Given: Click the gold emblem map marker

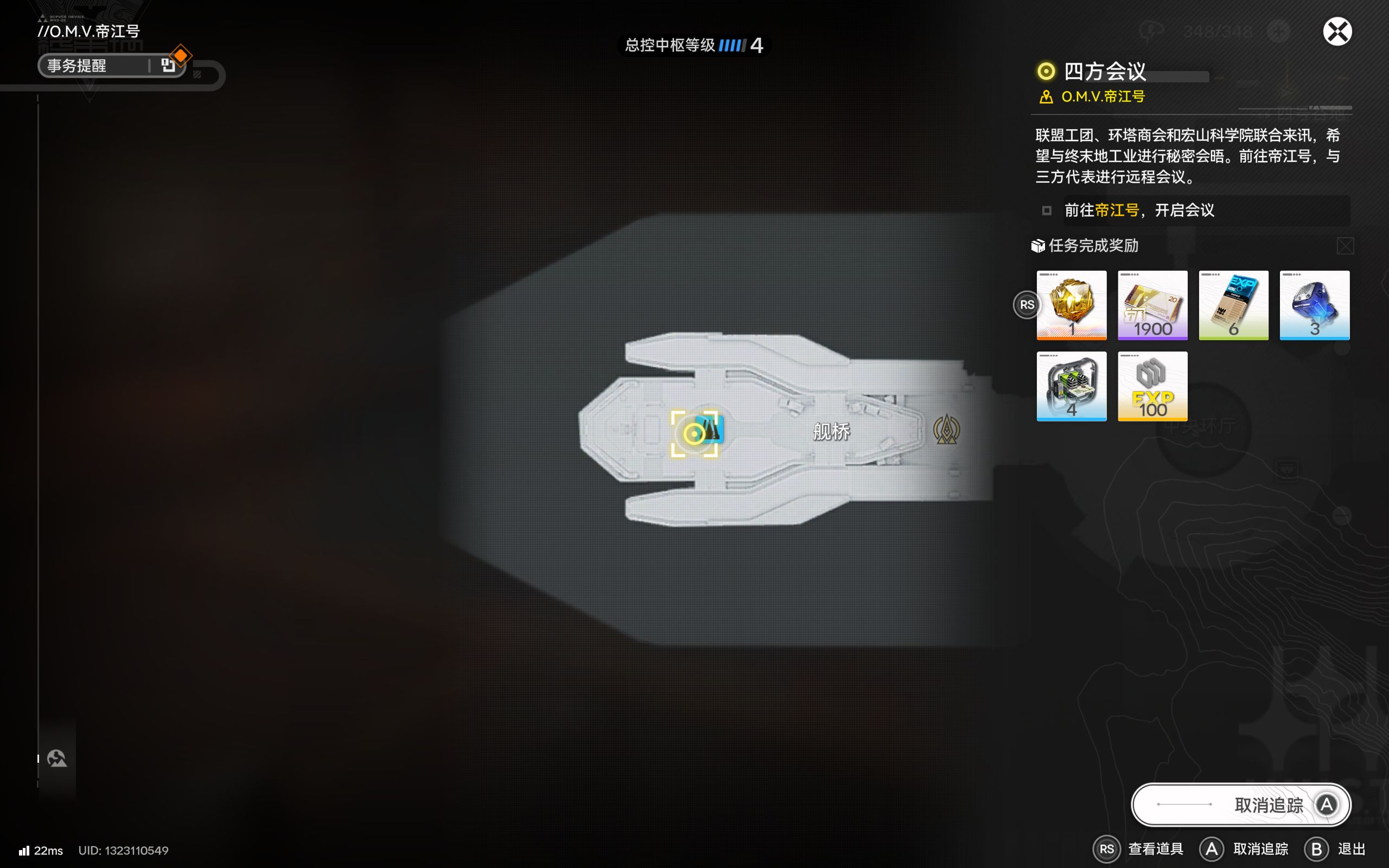Looking at the screenshot, I should [946, 430].
